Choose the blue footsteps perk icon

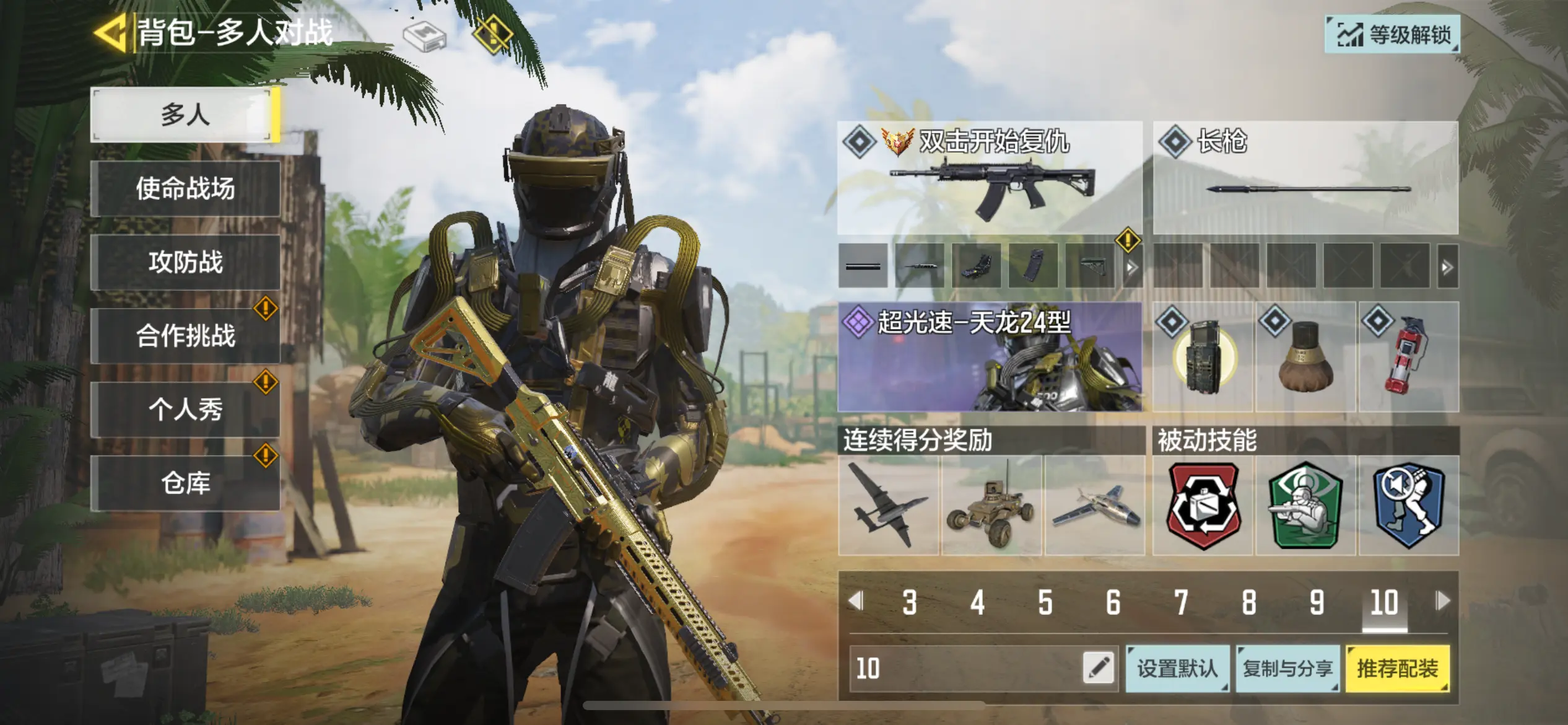(x=1409, y=506)
